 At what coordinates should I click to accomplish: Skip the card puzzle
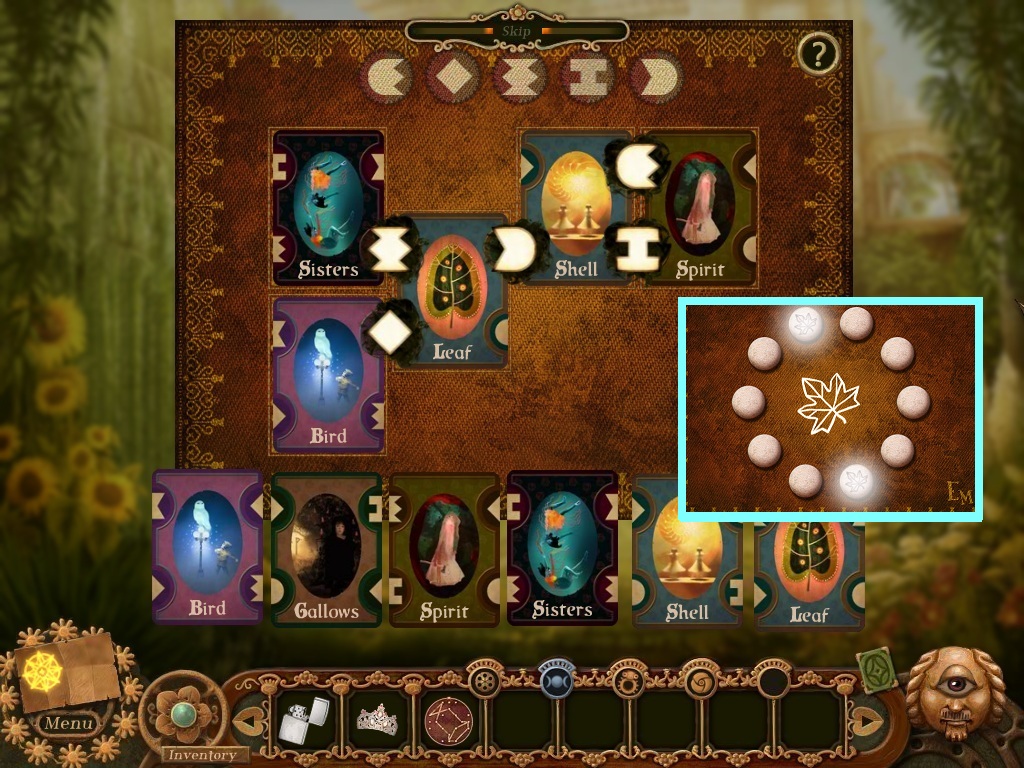coord(517,31)
